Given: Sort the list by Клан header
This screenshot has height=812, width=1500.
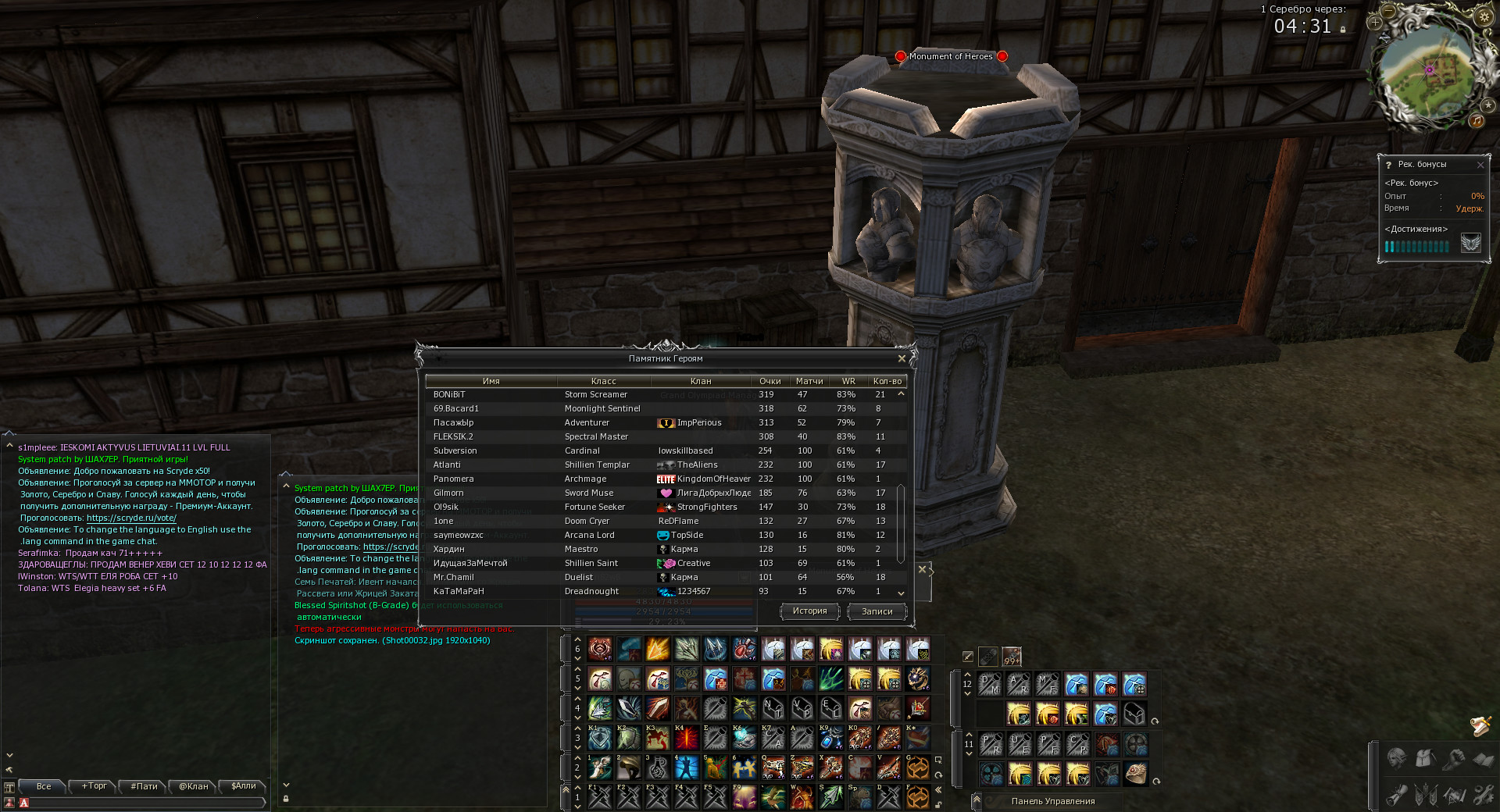Looking at the screenshot, I should click(x=700, y=381).
